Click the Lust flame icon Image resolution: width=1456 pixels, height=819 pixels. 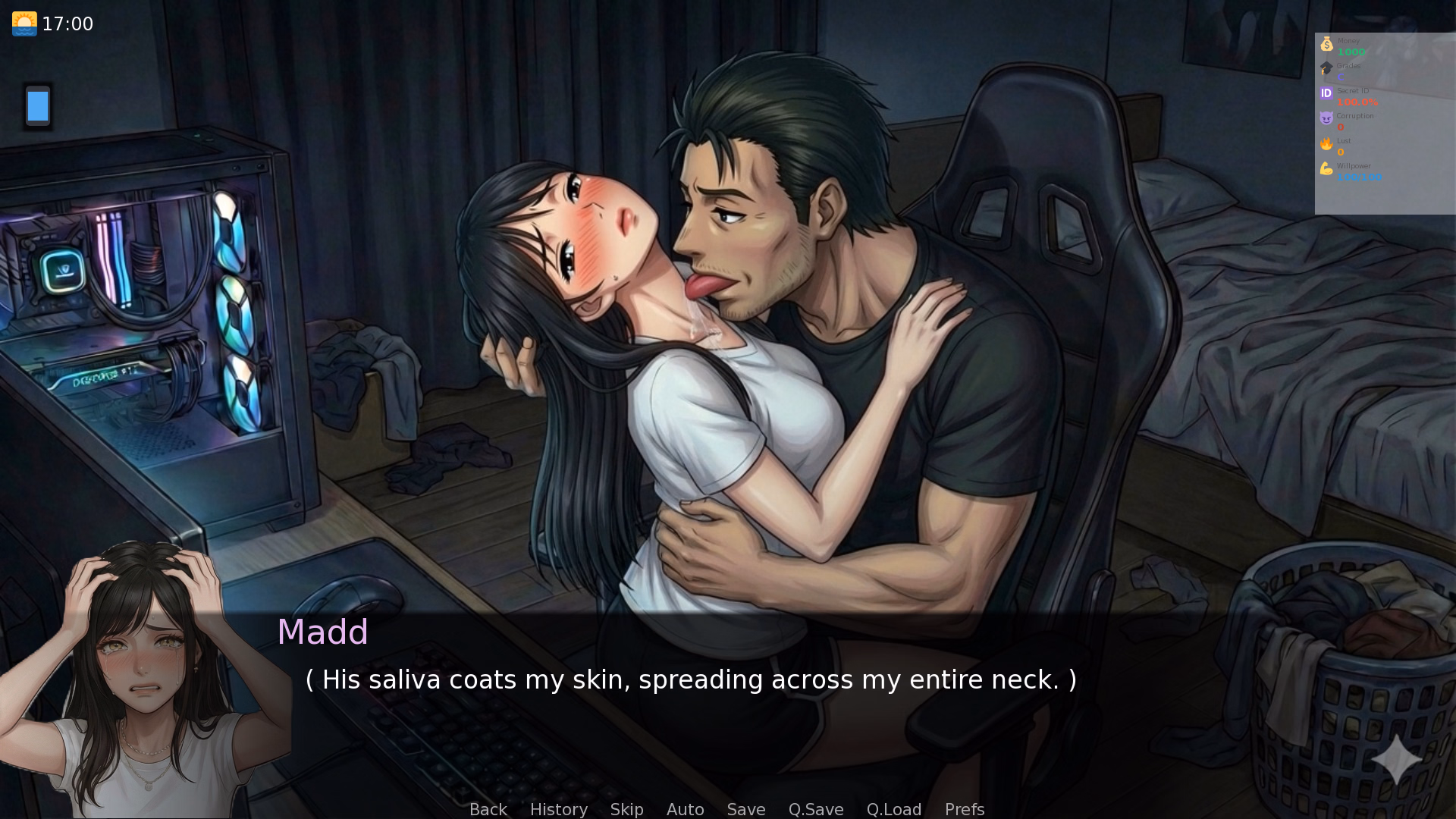pos(1326,142)
